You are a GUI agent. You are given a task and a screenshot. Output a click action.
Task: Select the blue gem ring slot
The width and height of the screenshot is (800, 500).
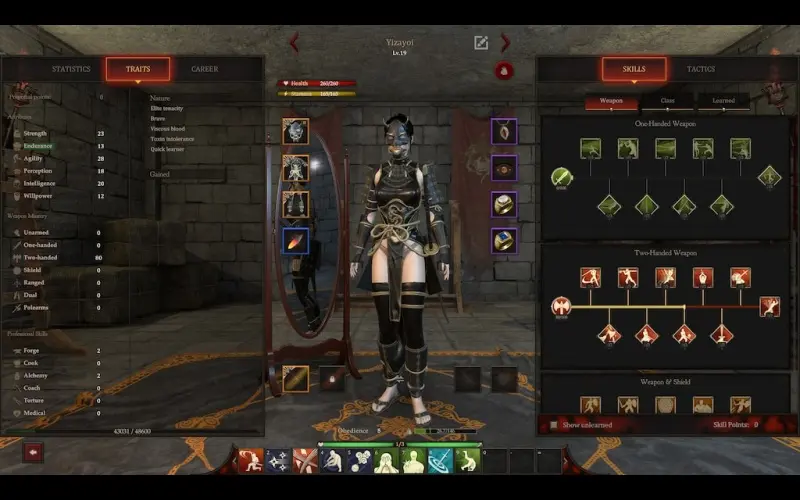(x=504, y=240)
